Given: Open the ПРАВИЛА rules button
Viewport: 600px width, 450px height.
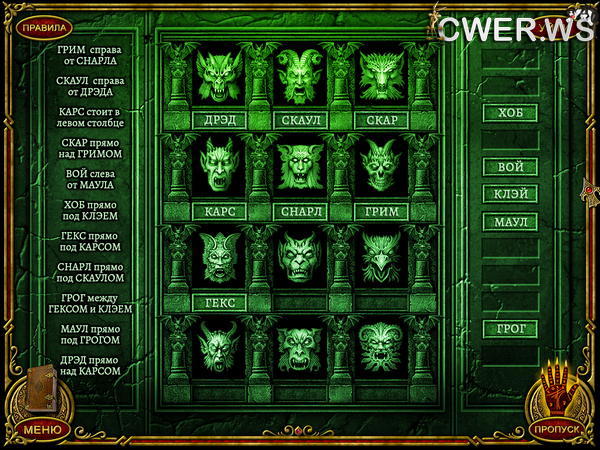Looking at the screenshot, I should tap(43, 27).
